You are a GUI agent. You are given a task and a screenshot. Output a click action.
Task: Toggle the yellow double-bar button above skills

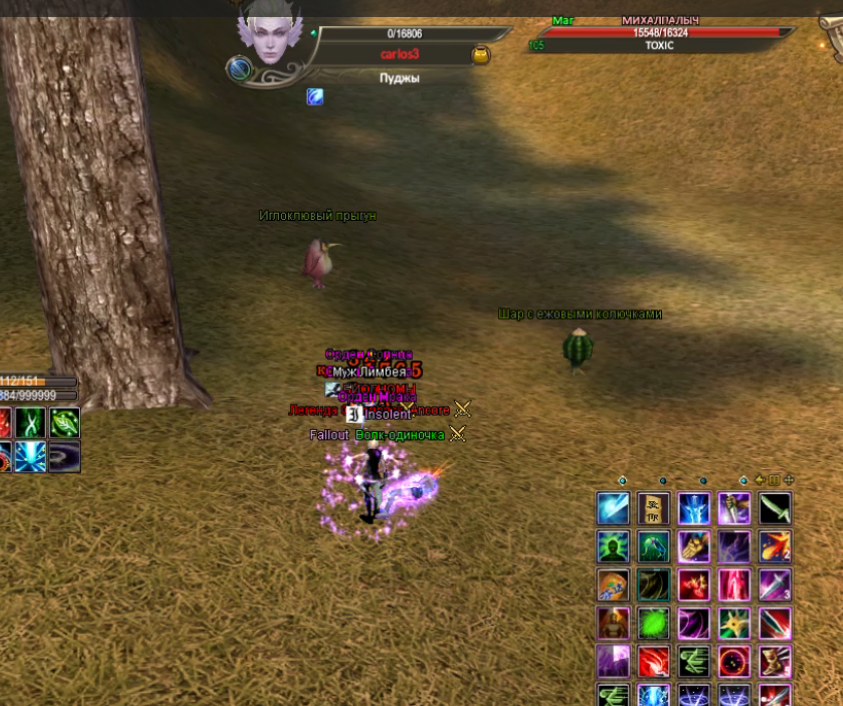(774, 480)
